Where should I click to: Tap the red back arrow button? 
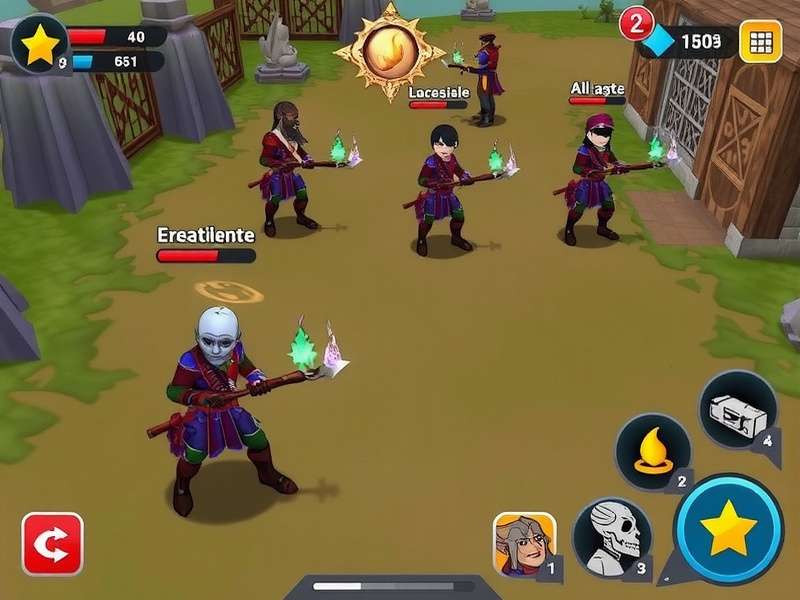(52, 544)
